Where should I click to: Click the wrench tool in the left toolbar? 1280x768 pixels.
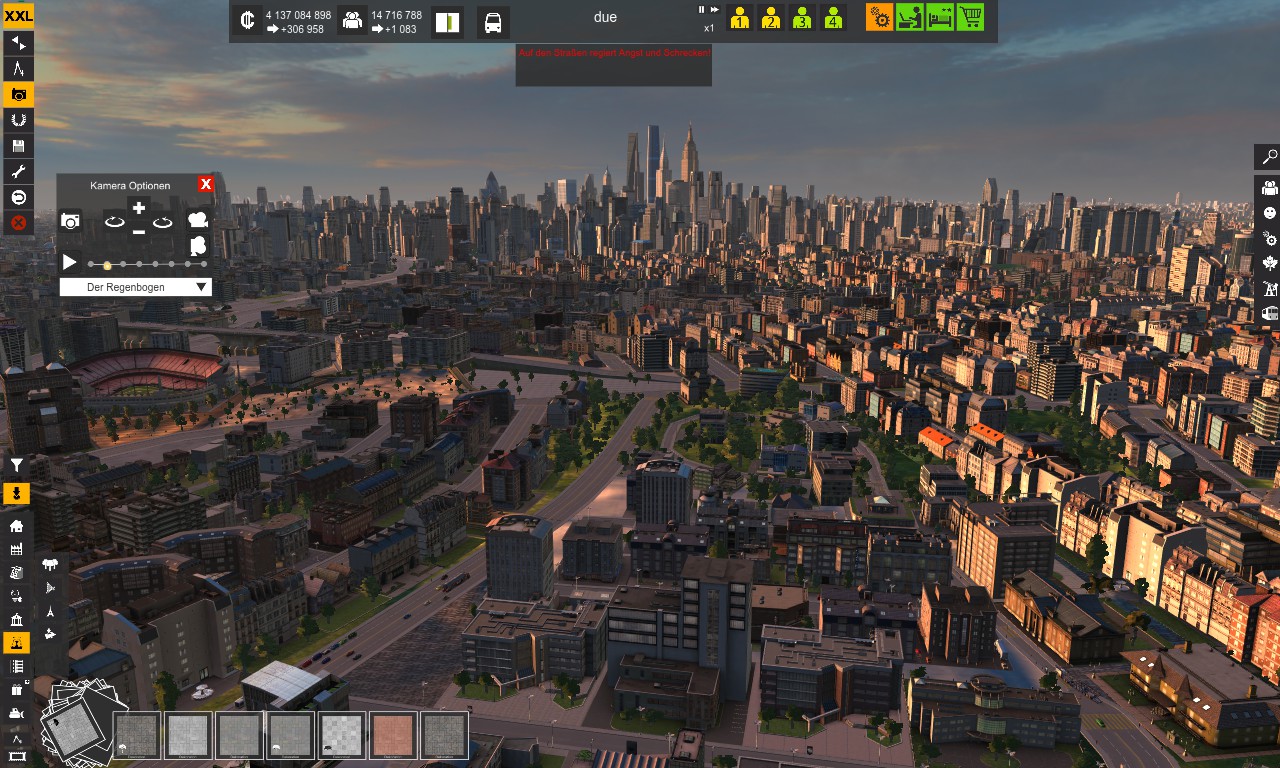tap(16, 171)
